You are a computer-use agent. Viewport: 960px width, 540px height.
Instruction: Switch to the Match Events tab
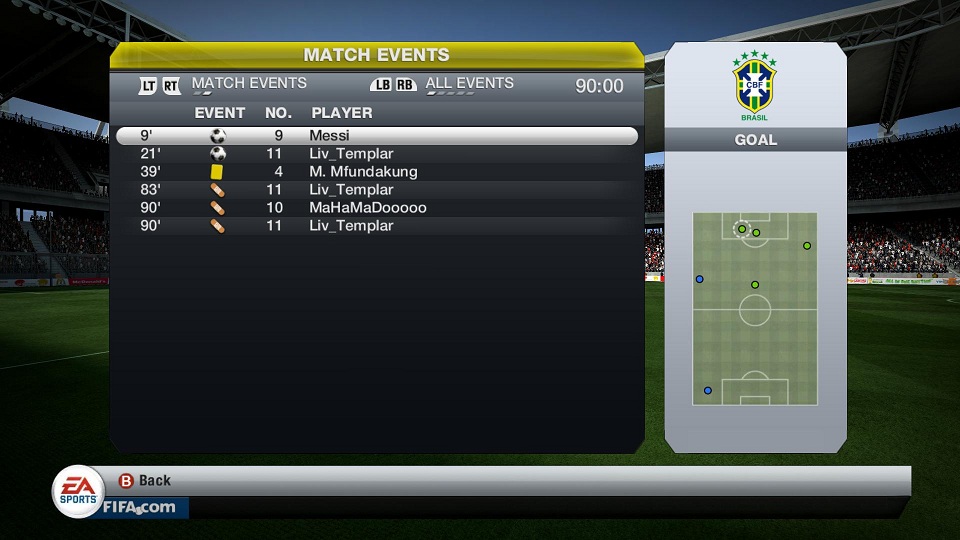click(248, 84)
